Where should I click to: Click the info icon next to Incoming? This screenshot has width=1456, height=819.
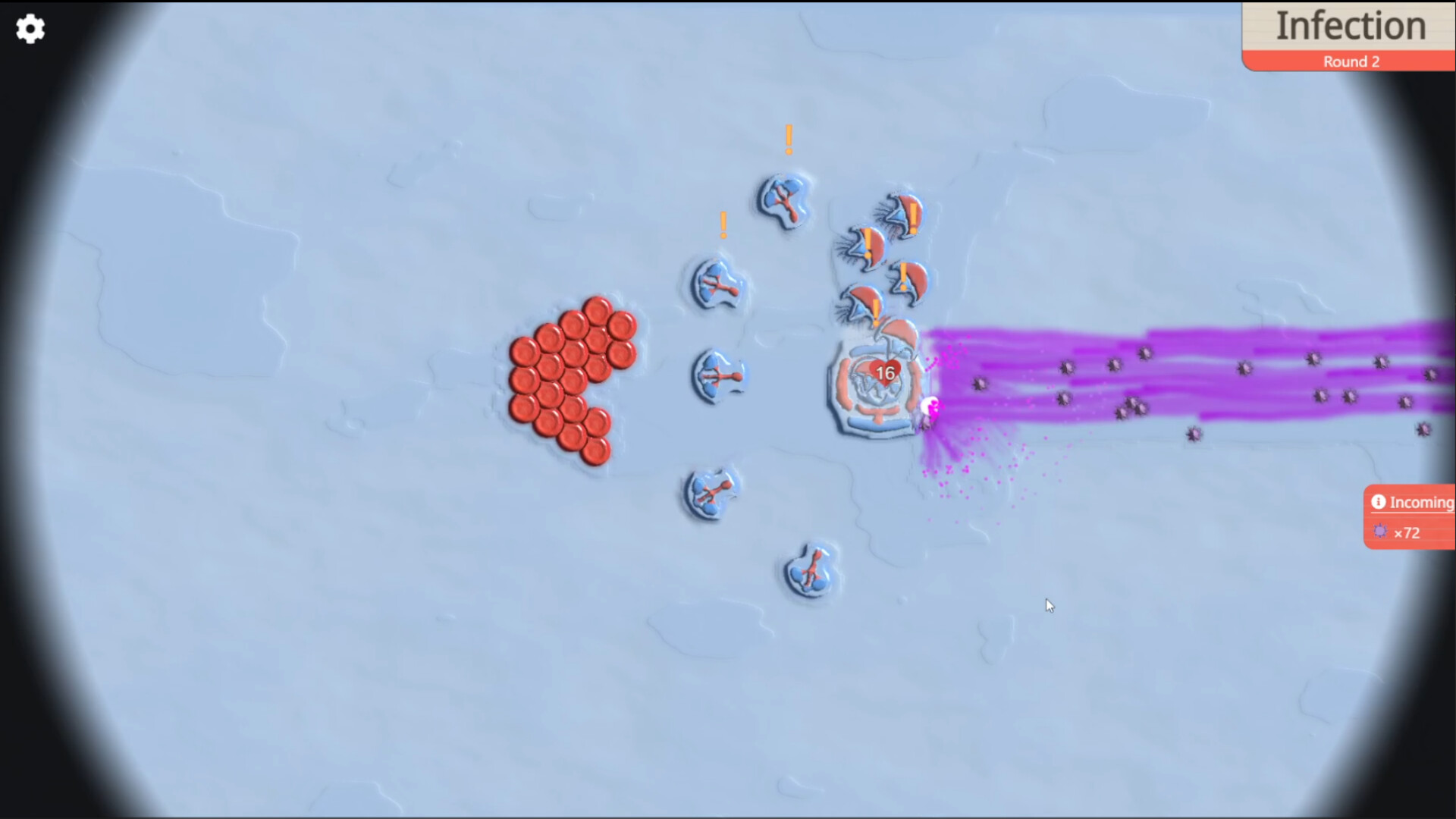(x=1380, y=502)
